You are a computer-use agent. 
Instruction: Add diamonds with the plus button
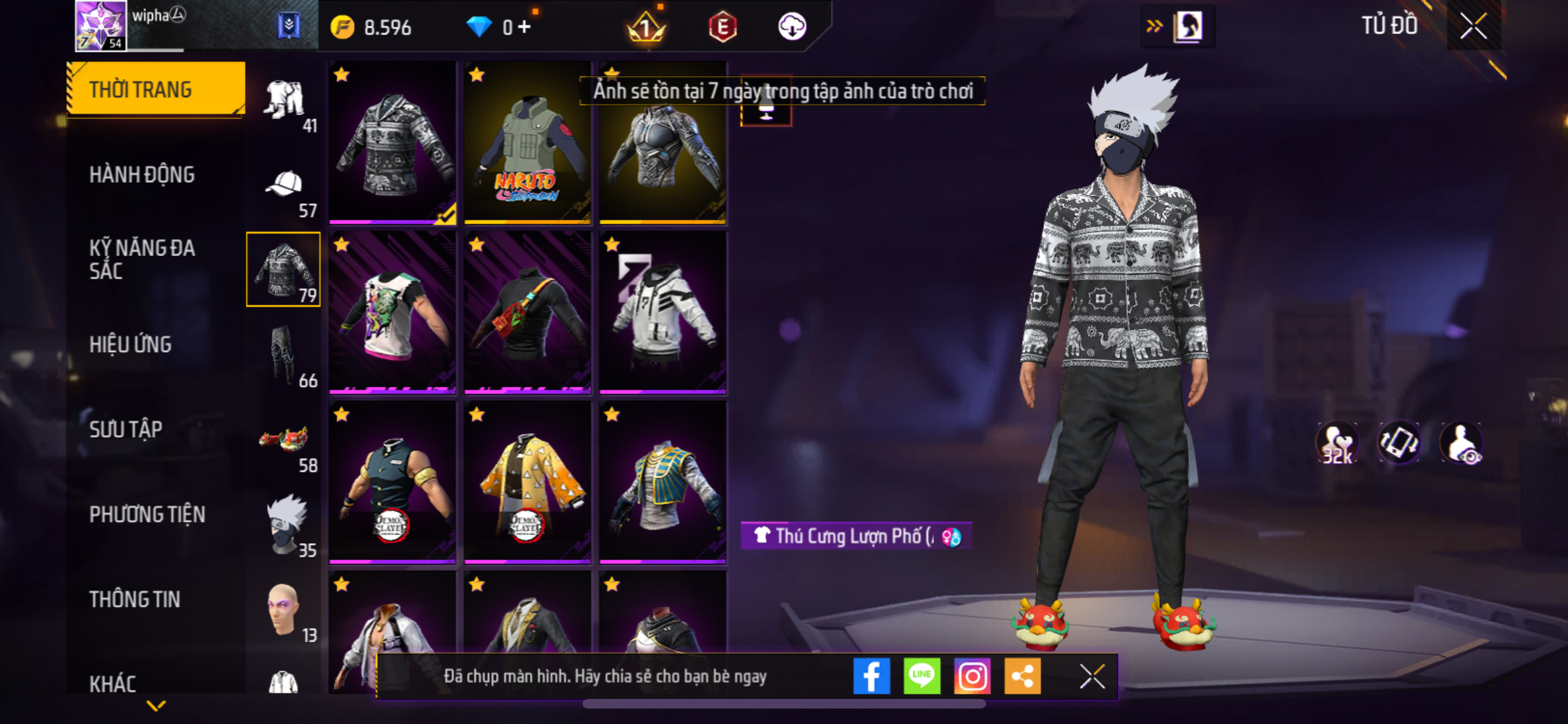(525, 27)
